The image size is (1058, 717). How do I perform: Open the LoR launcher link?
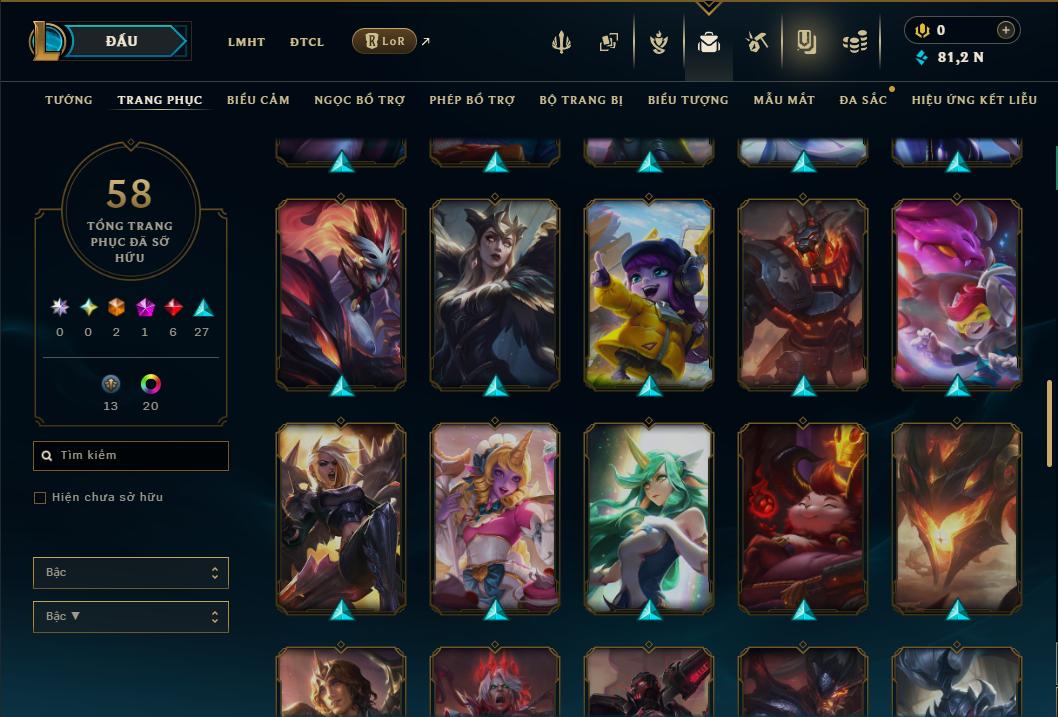pos(385,42)
